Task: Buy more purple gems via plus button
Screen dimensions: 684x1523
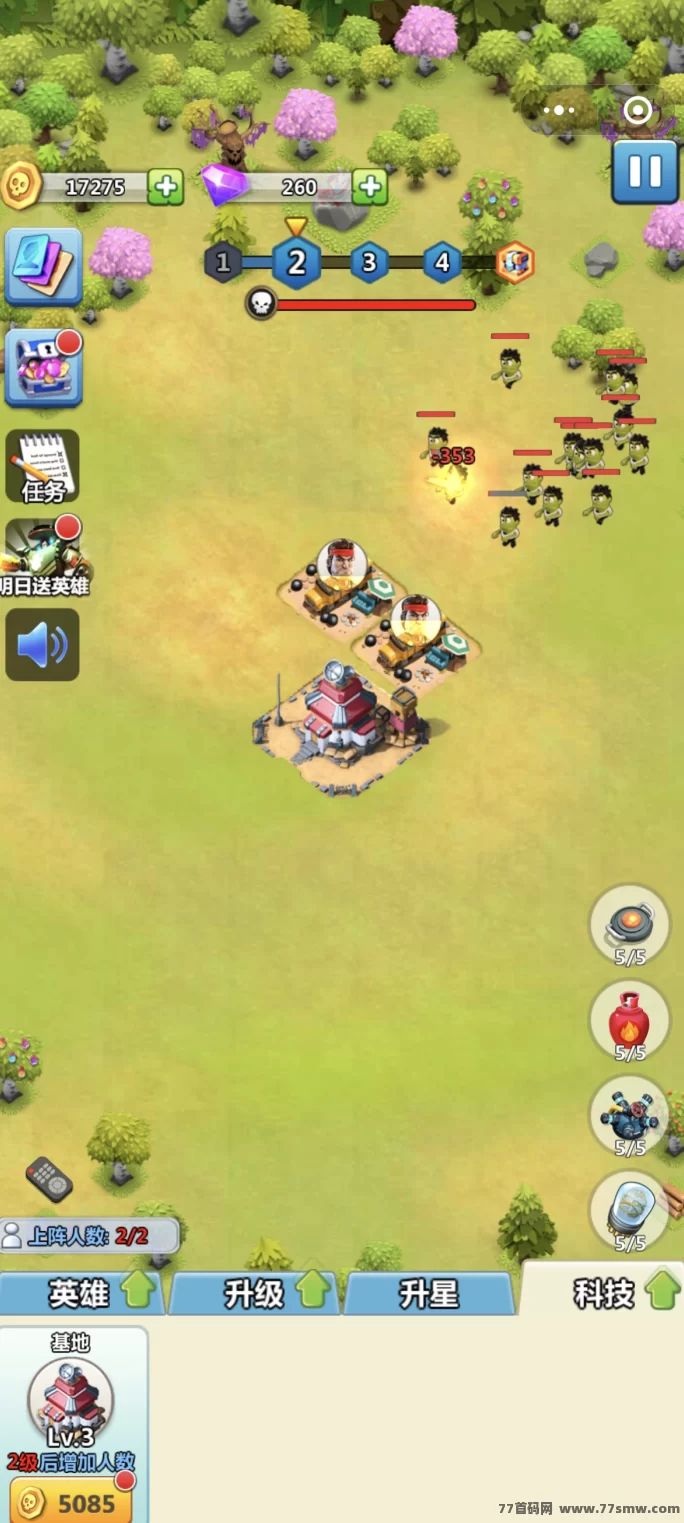Action: point(369,186)
